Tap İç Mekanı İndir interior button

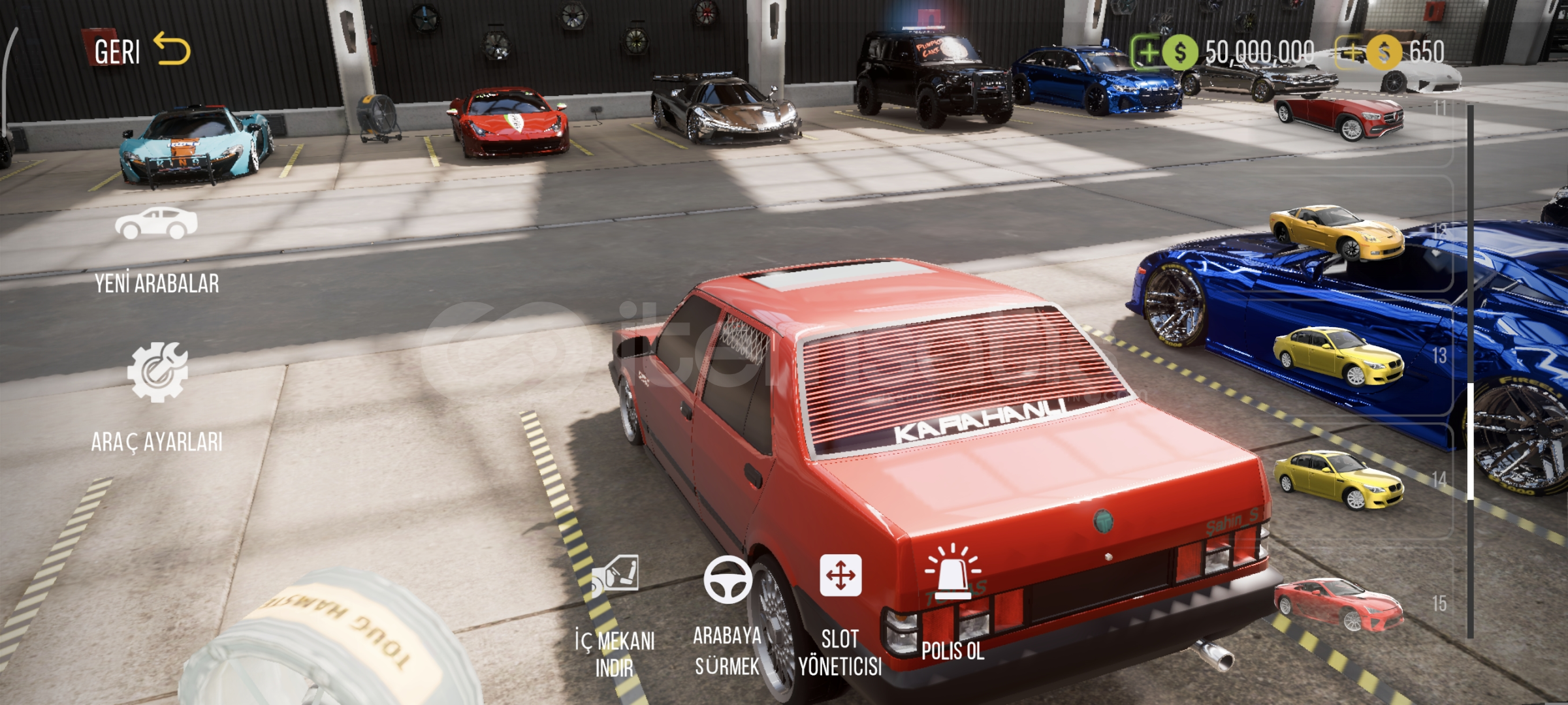coord(615,615)
